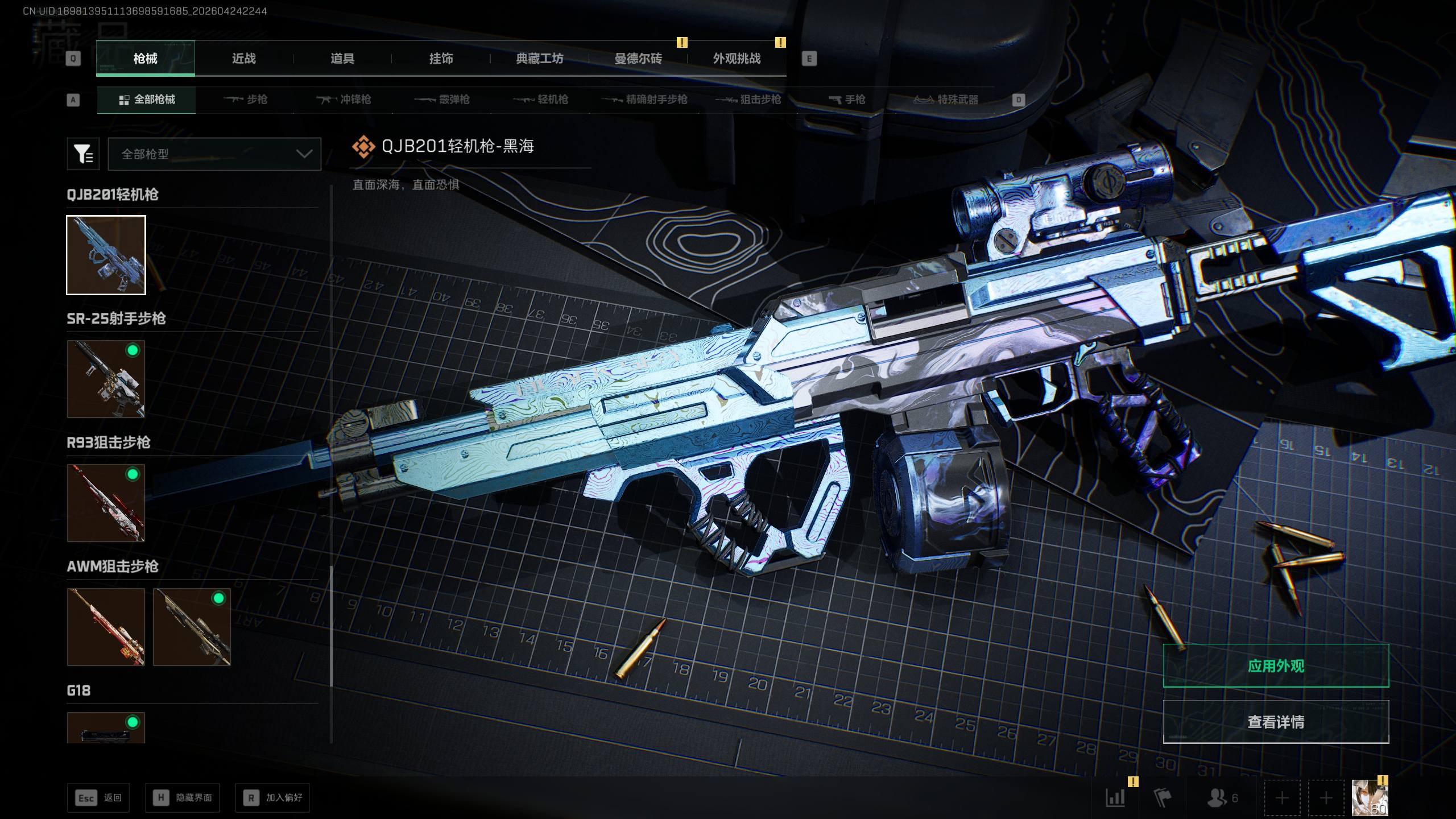The image size is (1456, 819).
Task: Choose the 狙击步枪 category filter
Action: pos(748,100)
